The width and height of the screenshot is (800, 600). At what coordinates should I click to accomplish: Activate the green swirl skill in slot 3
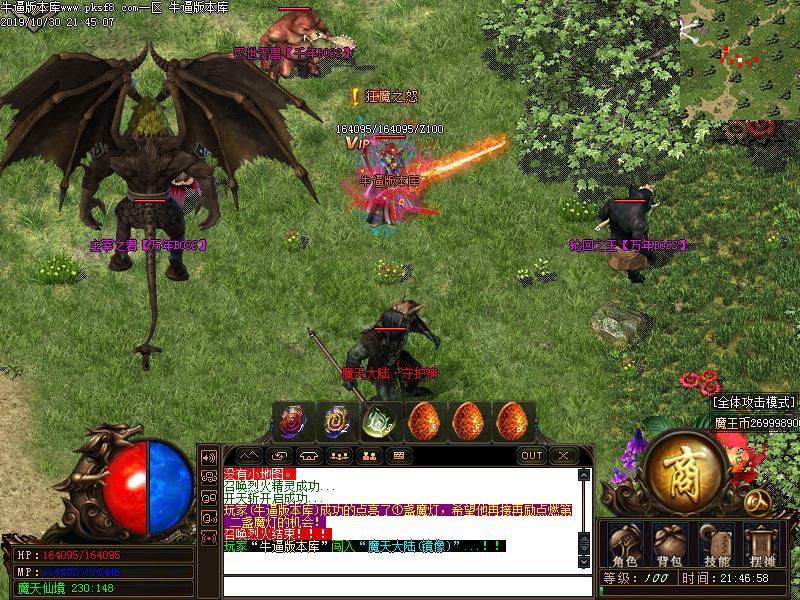(x=378, y=422)
